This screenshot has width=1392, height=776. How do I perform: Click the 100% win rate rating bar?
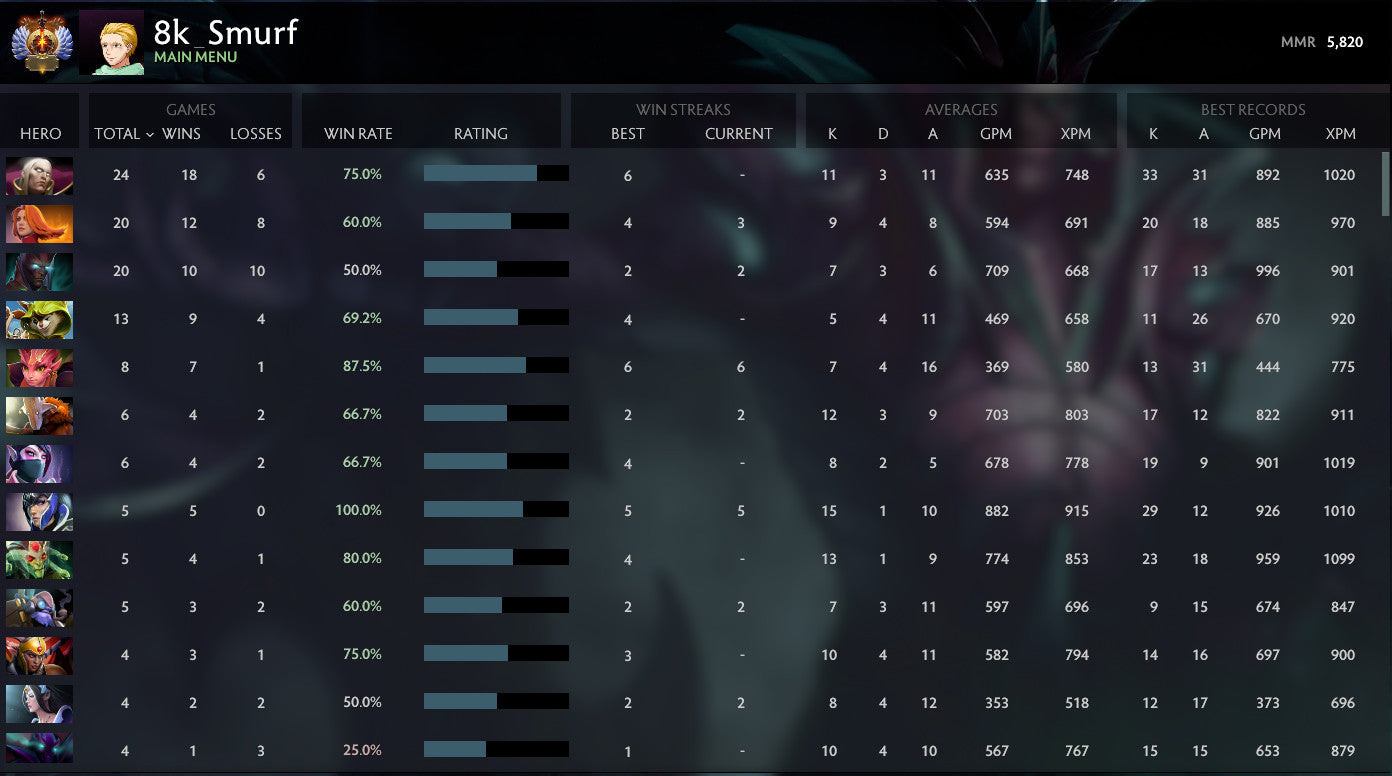coord(497,511)
